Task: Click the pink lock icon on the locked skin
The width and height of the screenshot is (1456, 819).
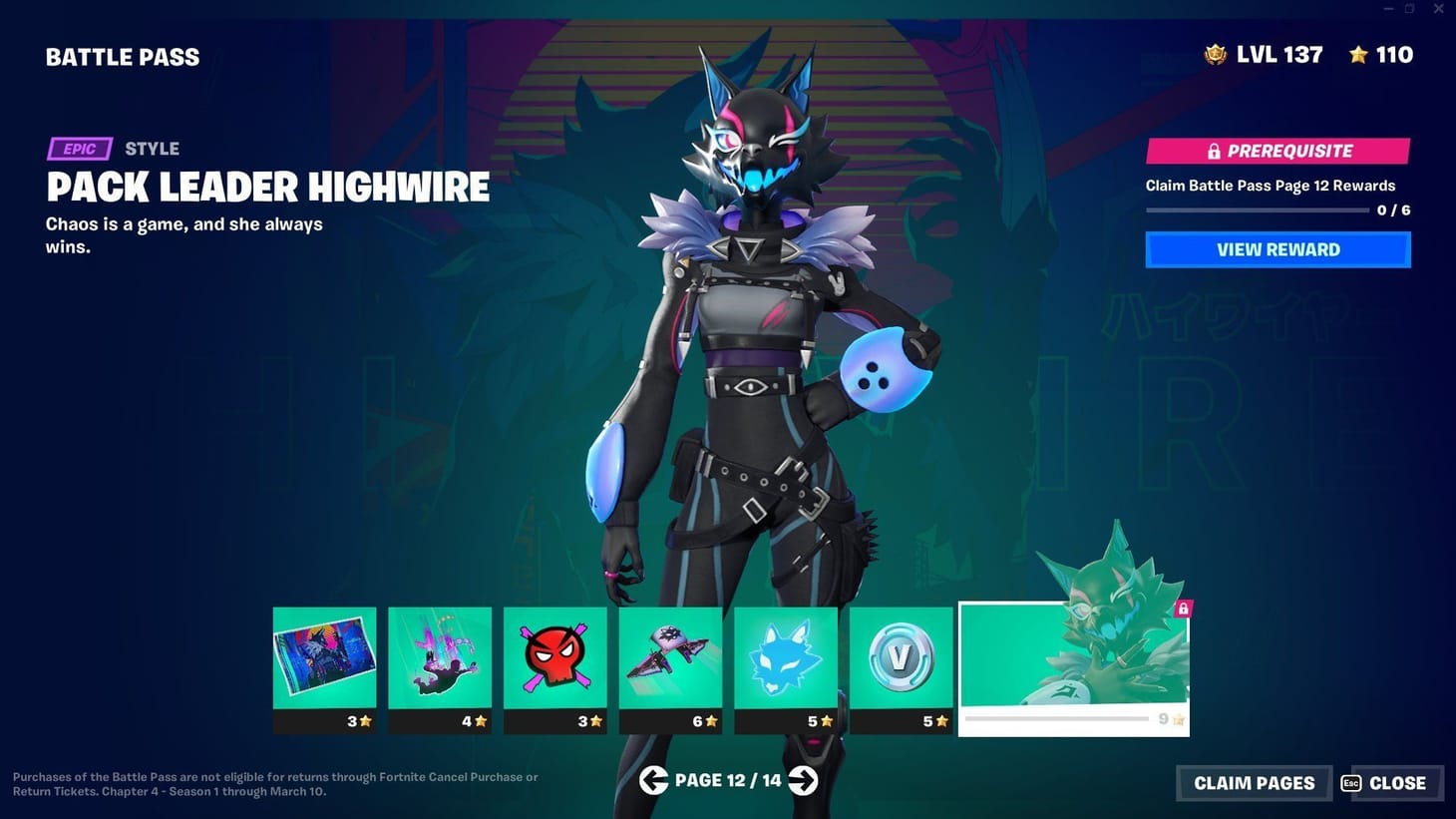Action: [1183, 608]
